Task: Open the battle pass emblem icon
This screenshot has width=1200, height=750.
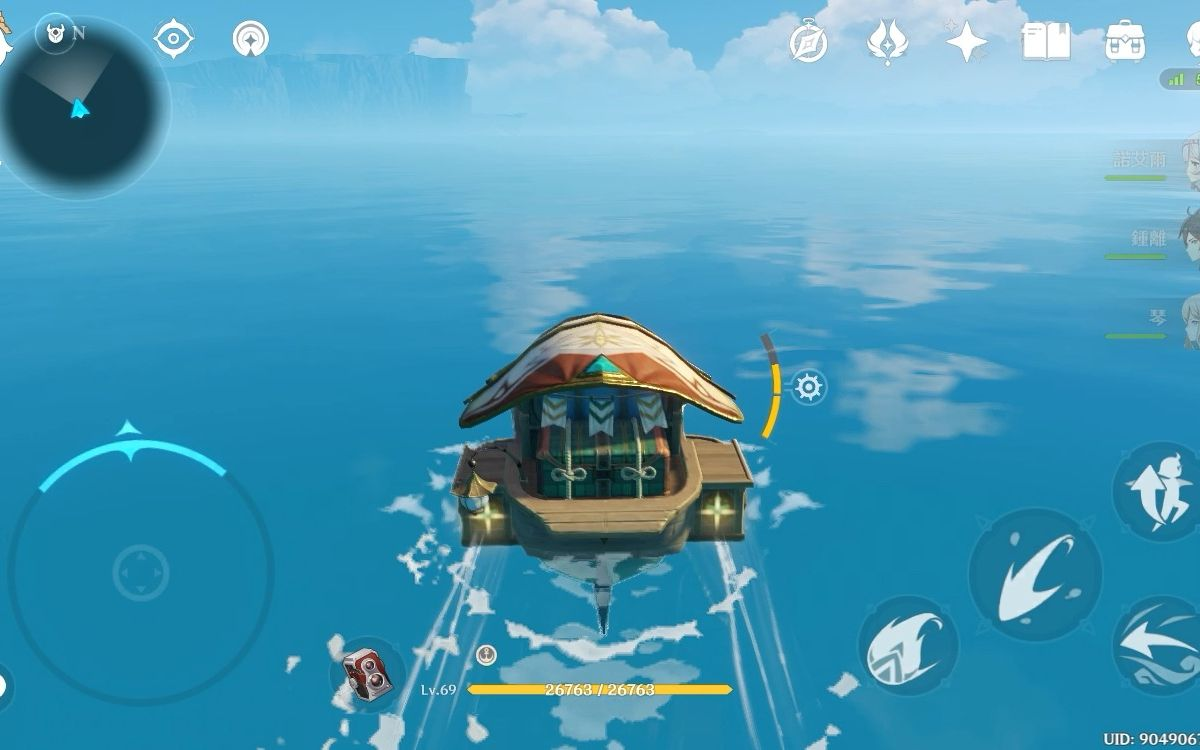Action: pyautogui.click(x=887, y=42)
